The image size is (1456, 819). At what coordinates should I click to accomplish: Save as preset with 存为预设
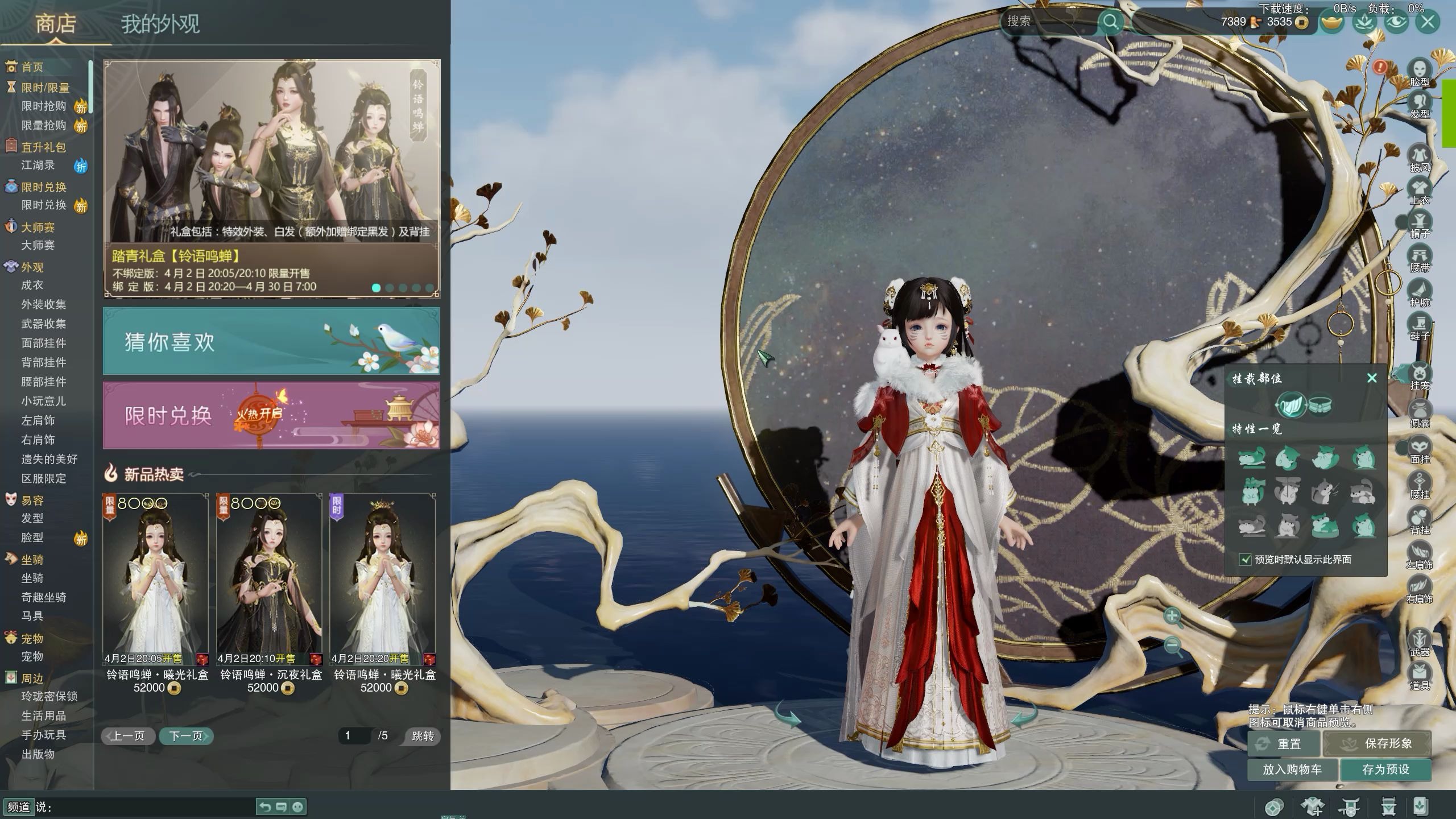(1385, 770)
